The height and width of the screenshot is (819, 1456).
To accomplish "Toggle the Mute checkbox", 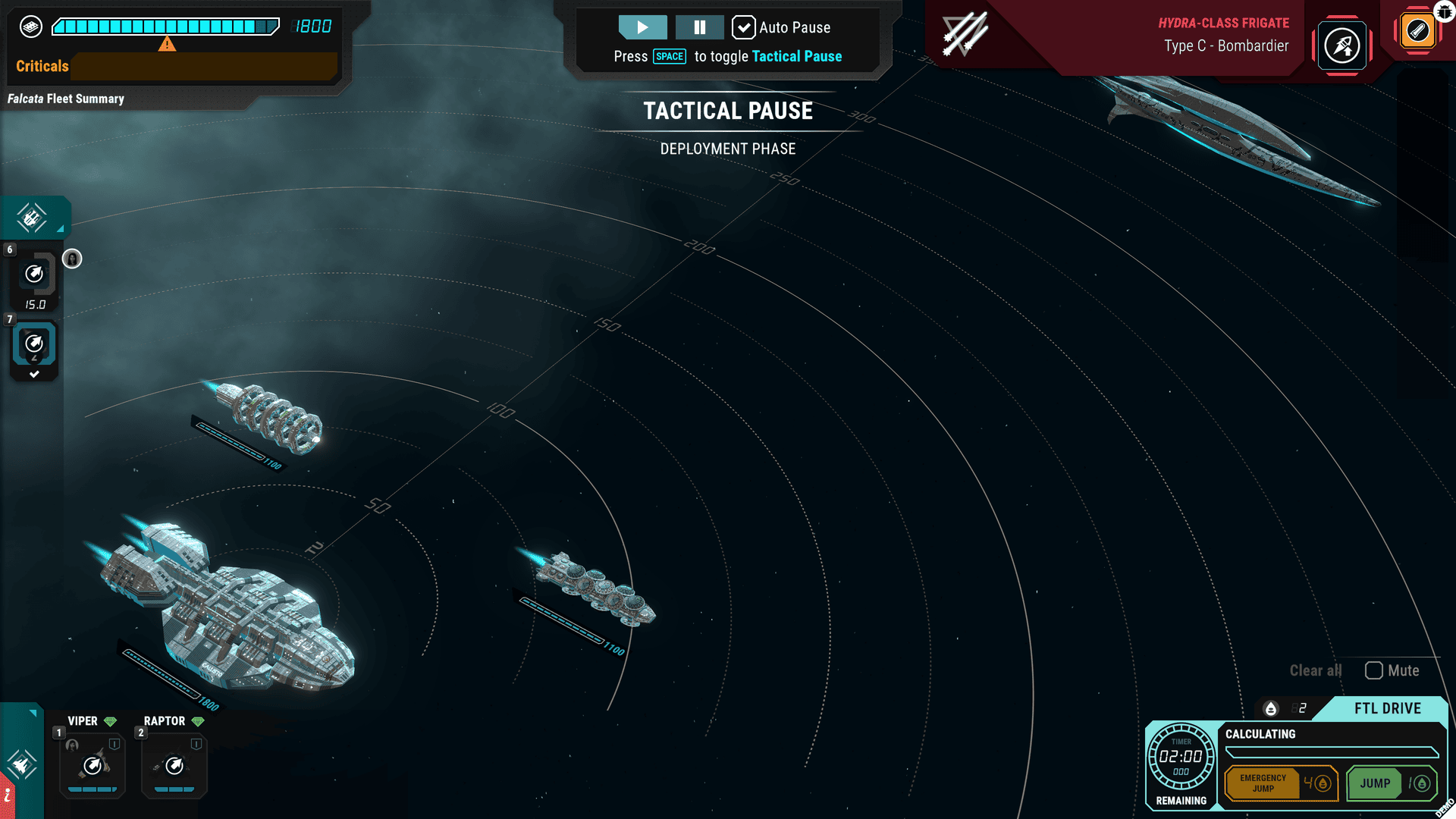I will pyautogui.click(x=1373, y=670).
